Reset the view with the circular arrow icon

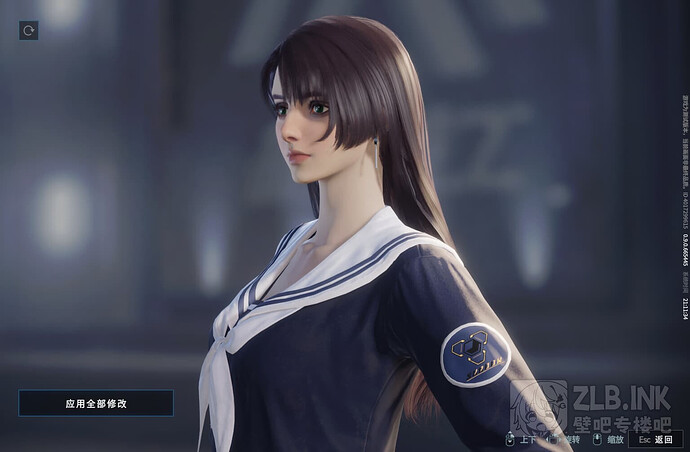[x=29, y=30]
